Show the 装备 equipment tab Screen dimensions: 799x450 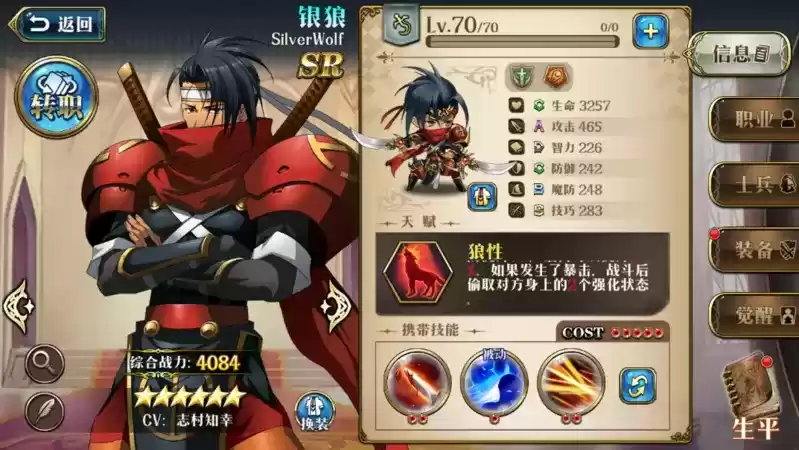pyautogui.click(x=754, y=249)
